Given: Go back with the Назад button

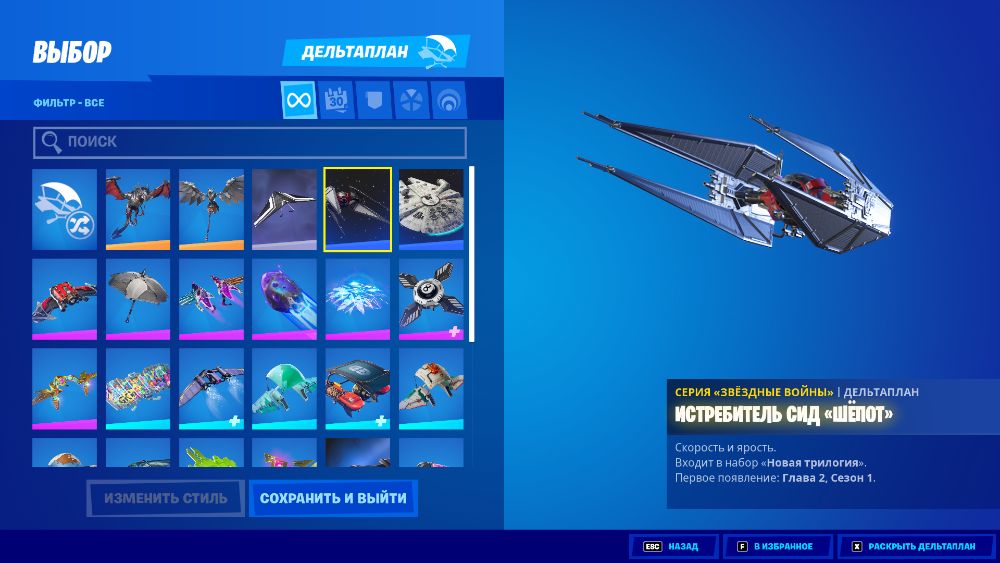Looking at the screenshot, I should (673, 547).
